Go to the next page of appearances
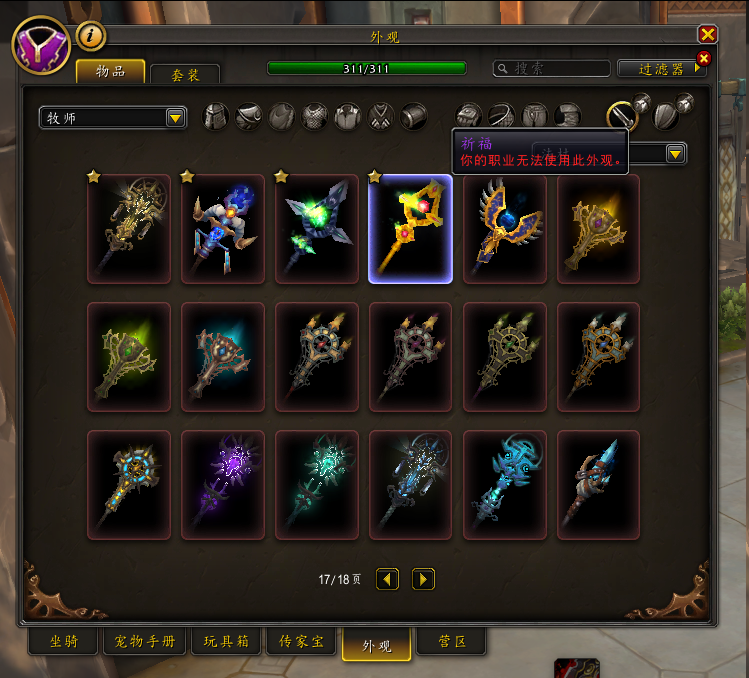This screenshot has width=749, height=678. [423, 579]
